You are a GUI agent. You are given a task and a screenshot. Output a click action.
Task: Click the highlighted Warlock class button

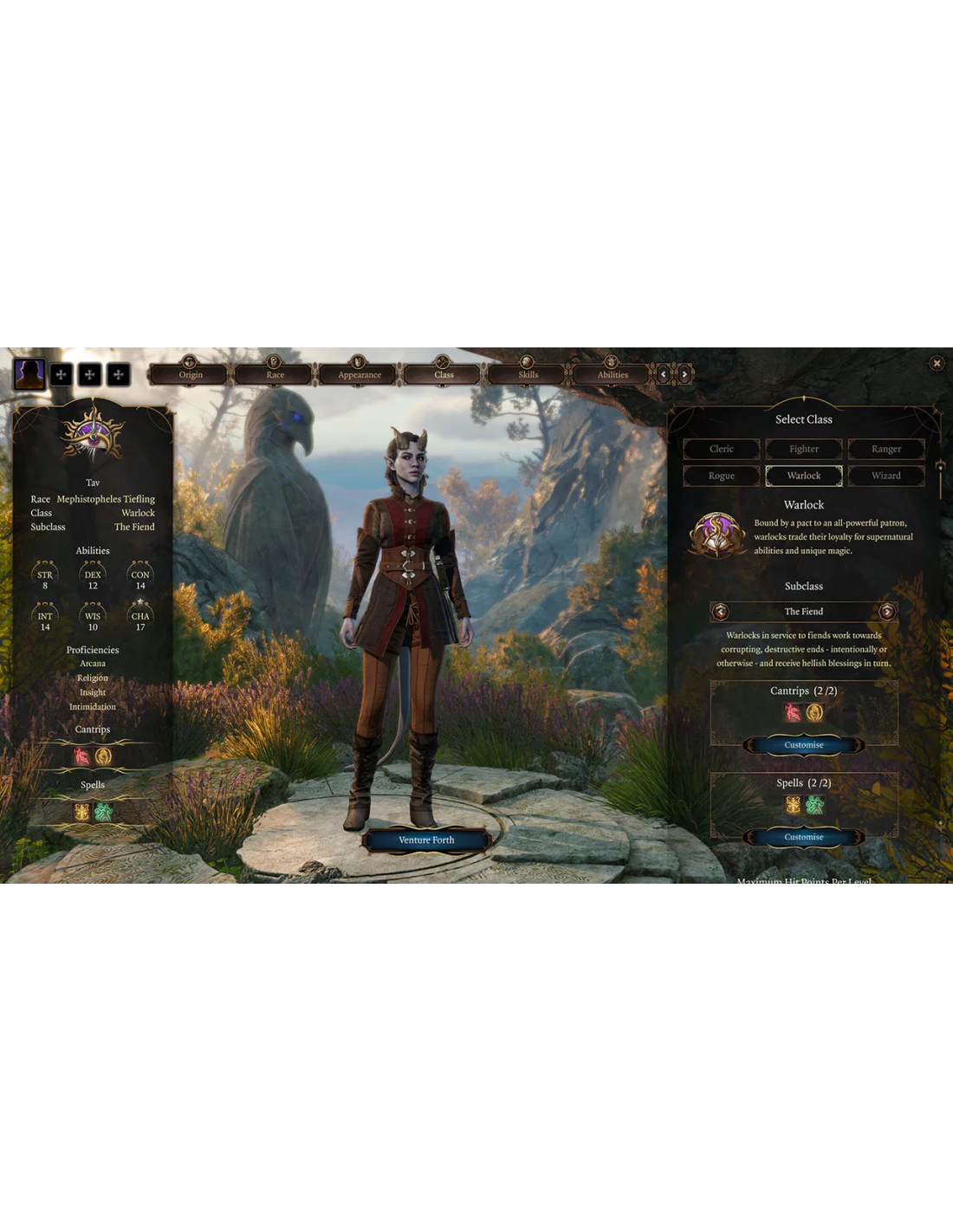(803, 476)
